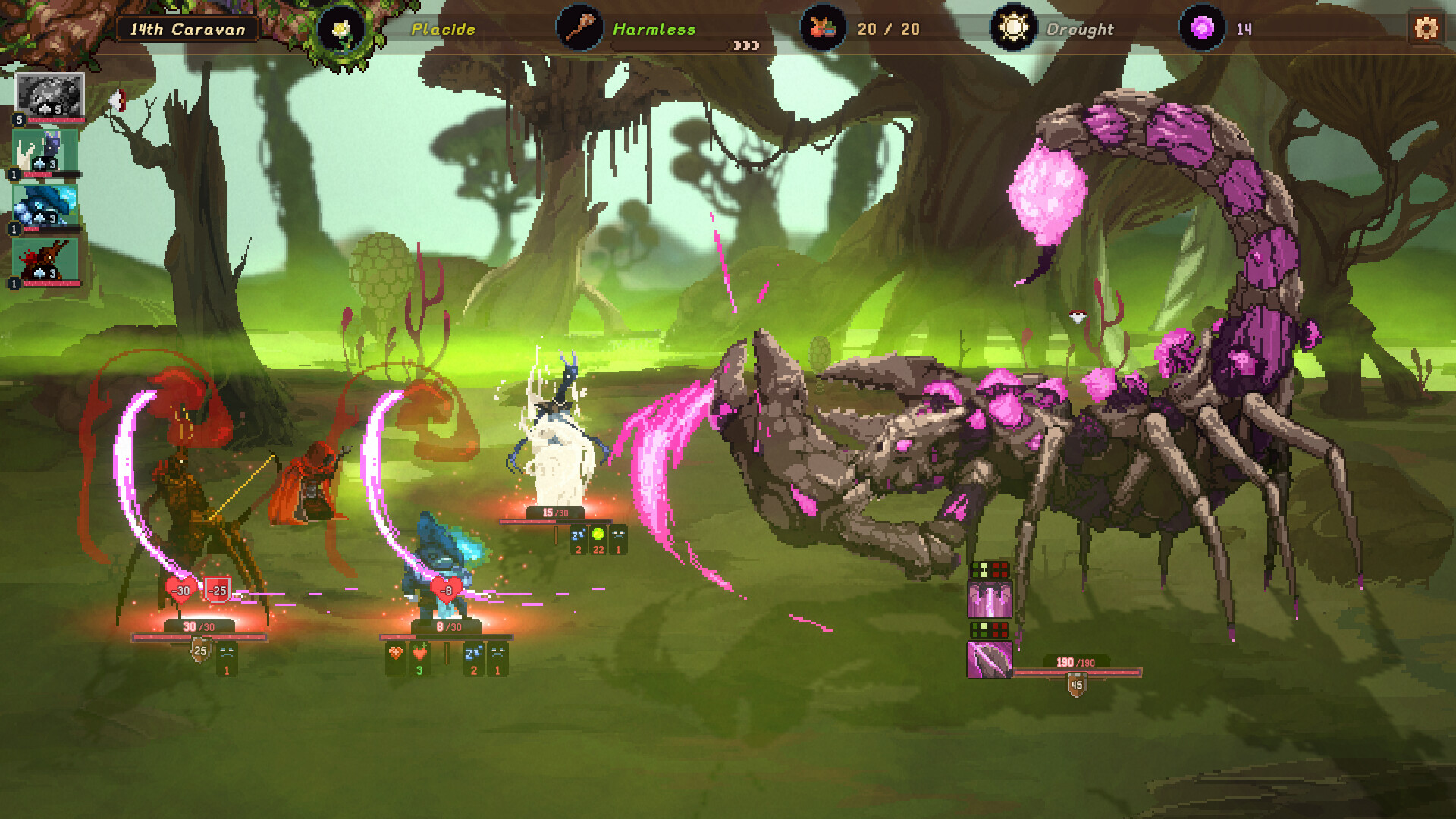Expand the scorpion's lower dice intent panel
Viewport: 1456px width, 819px height.
click(x=990, y=629)
